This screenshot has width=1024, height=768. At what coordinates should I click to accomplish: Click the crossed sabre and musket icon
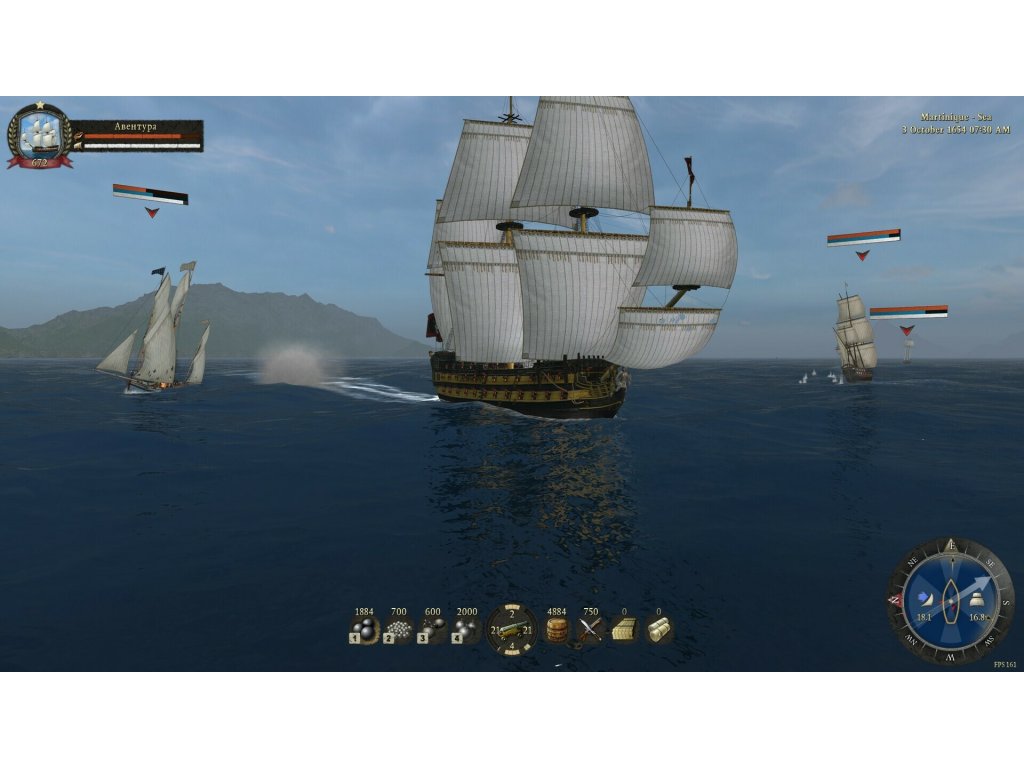click(x=591, y=630)
